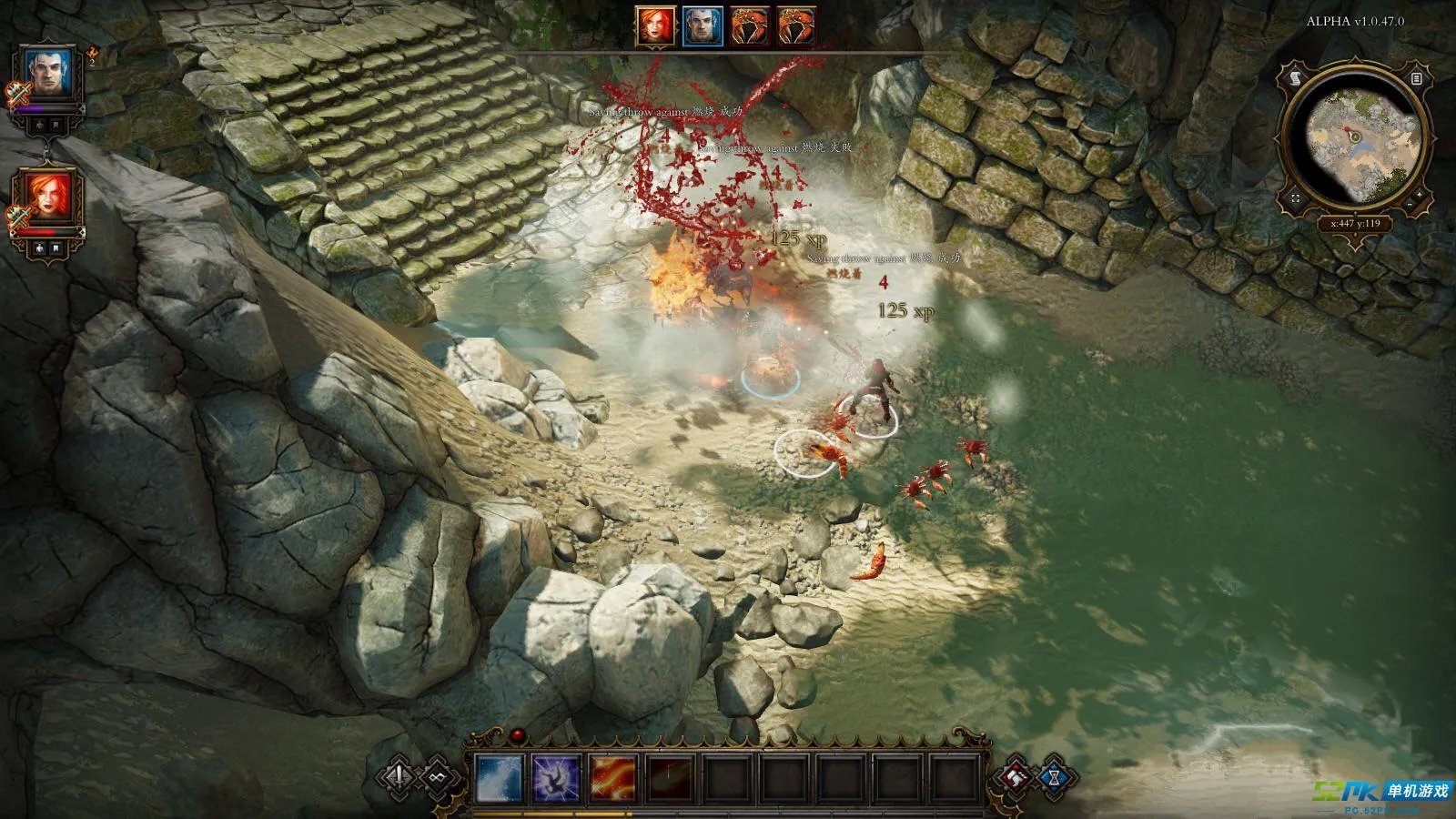Cast the blue frost skill in the hotbar
The height and width of the screenshot is (819, 1456).
point(500,780)
